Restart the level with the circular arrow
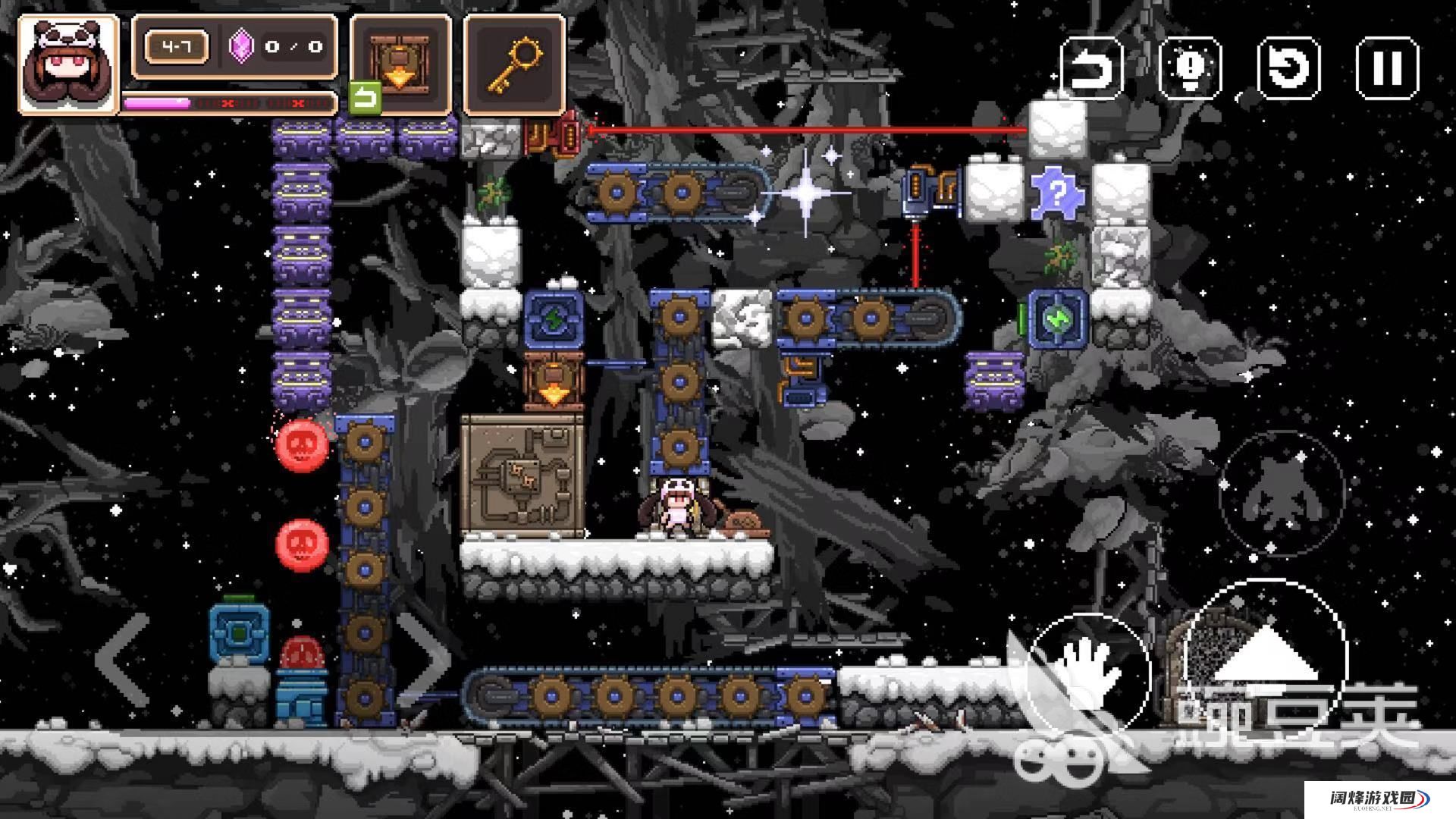 pos(1288,68)
